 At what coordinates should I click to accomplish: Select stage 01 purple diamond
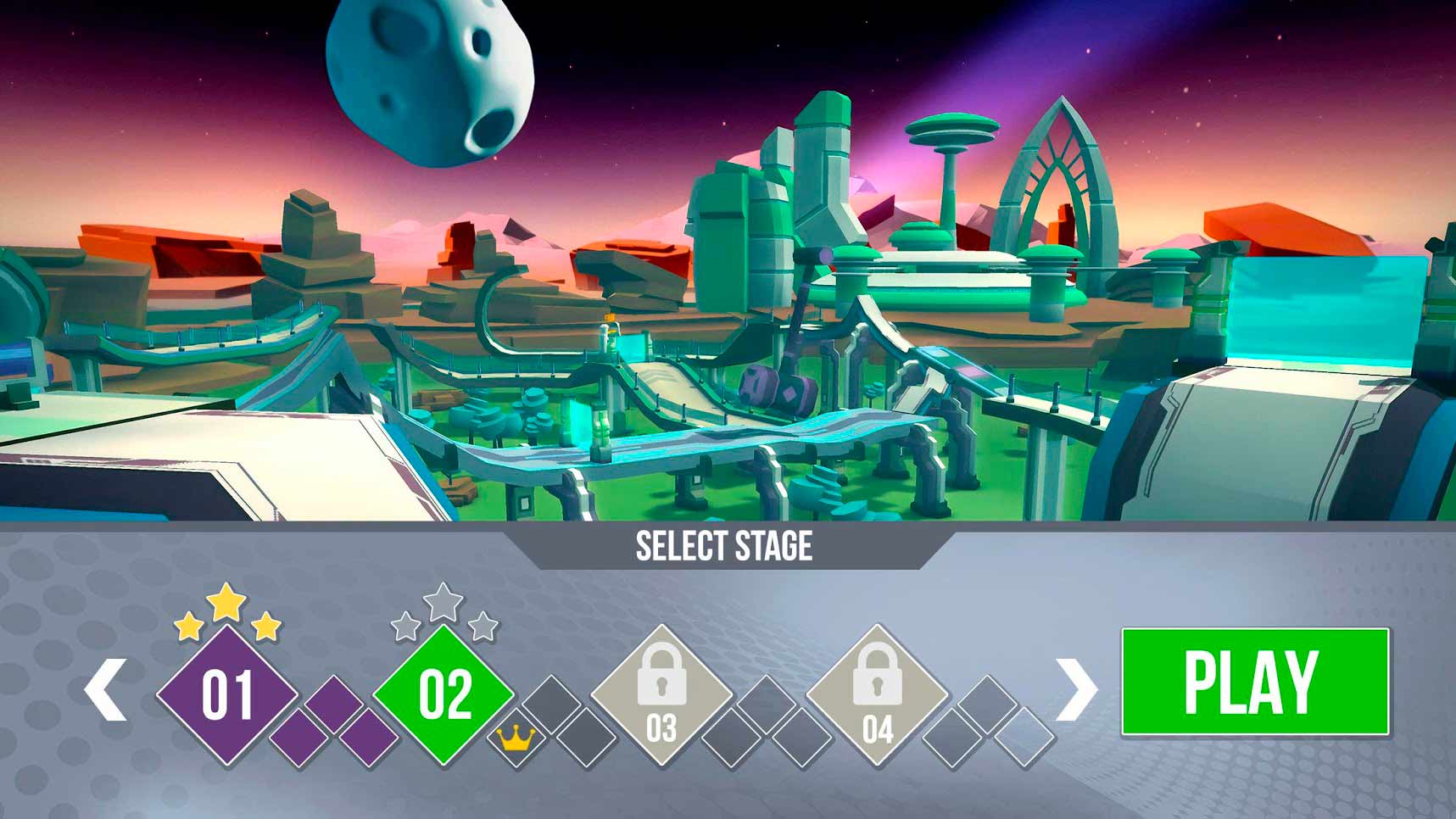pyautogui.click(x=227, y=694)
